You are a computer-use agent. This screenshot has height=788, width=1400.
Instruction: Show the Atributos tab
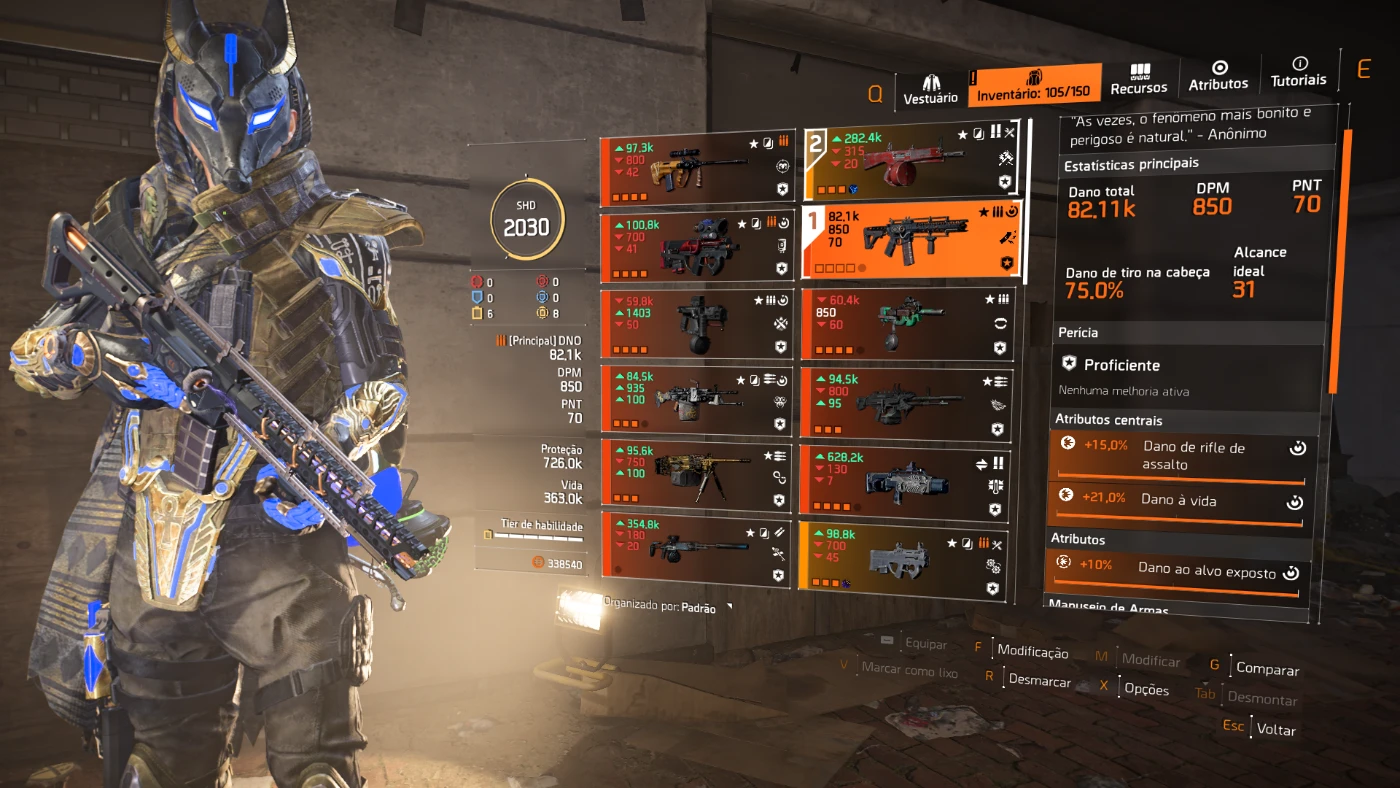[x=1218, y=76]
